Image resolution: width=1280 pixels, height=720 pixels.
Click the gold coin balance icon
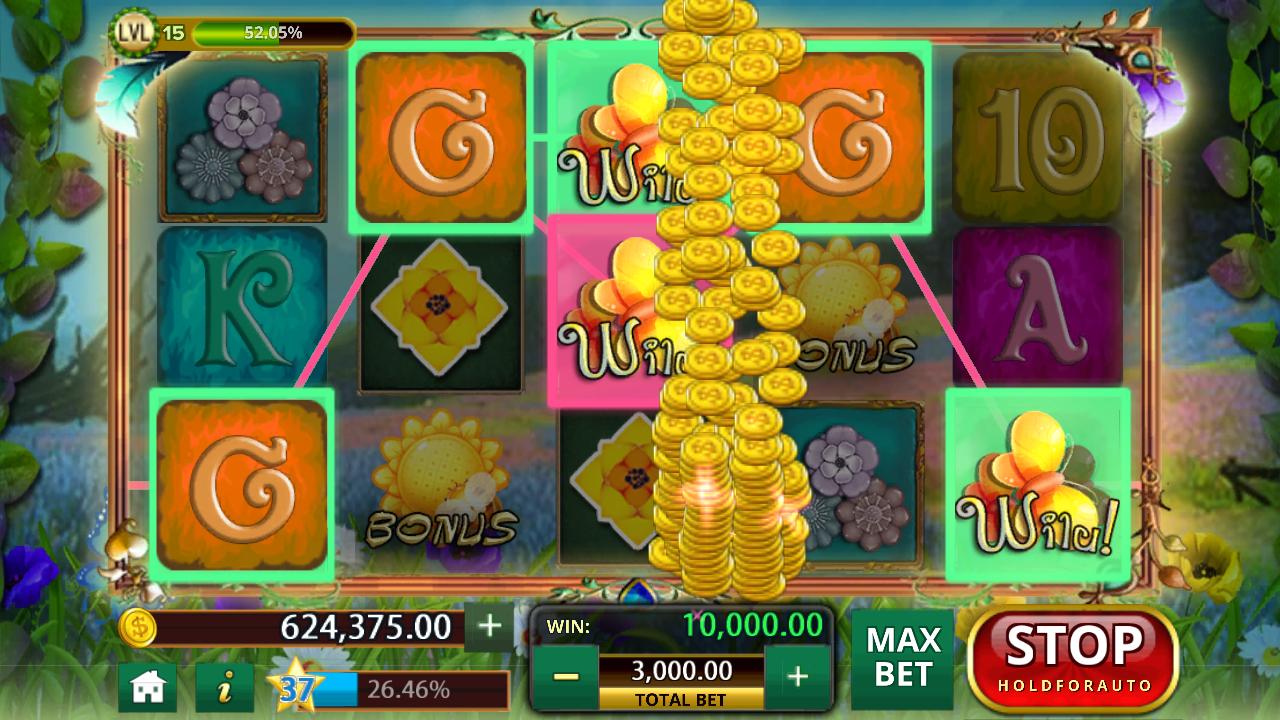tap(139, 628)
